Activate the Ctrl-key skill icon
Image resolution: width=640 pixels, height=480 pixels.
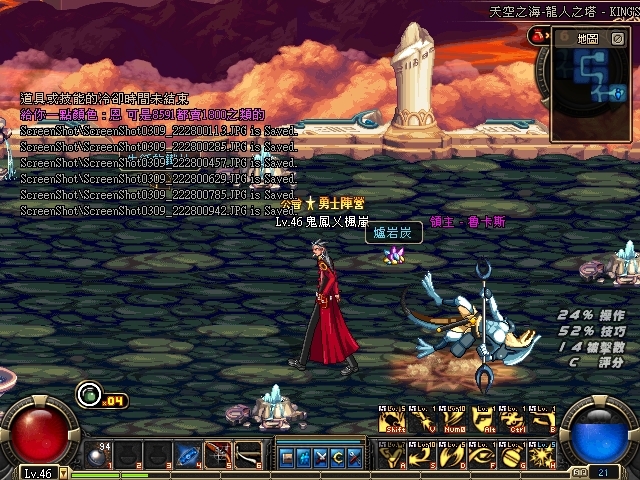point(513,420)
